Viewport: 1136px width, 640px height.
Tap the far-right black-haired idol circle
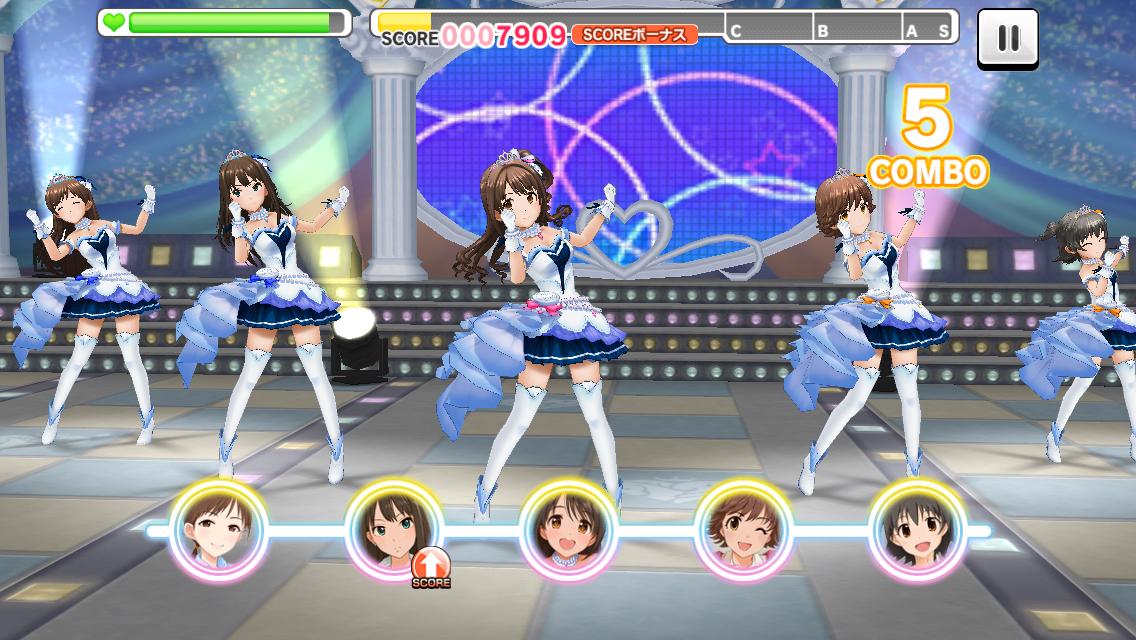[x=917, y=530]
